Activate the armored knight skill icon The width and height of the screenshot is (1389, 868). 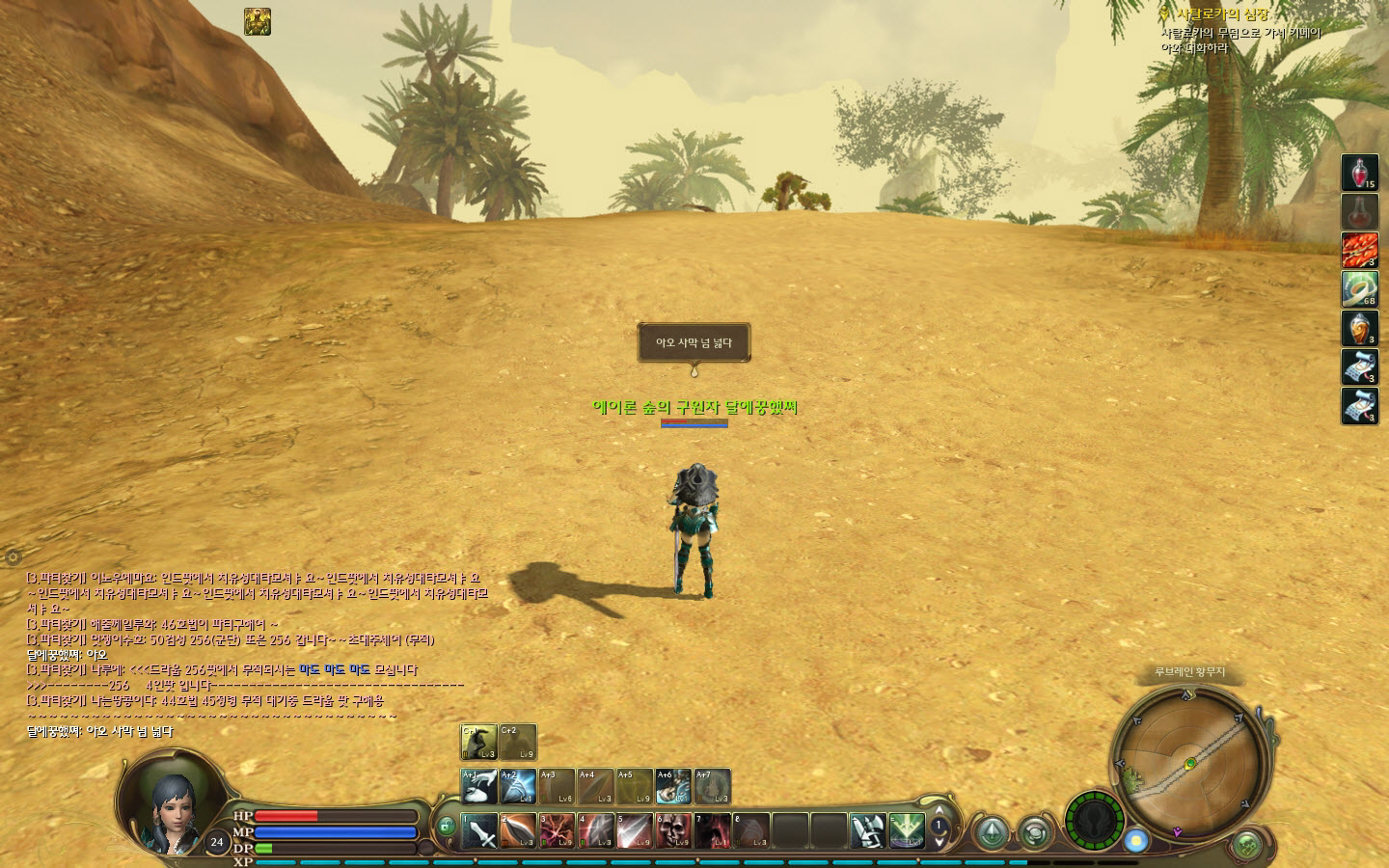pos(867,831)
